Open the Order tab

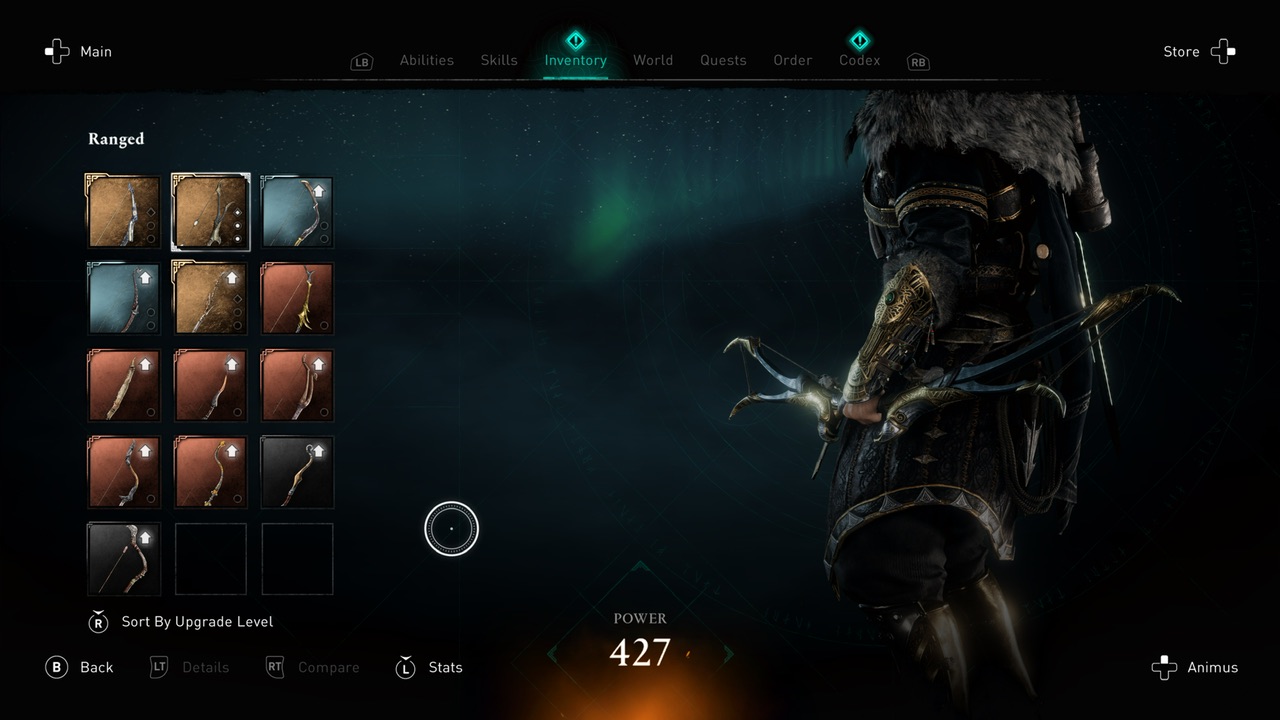[x=792, y=60]
